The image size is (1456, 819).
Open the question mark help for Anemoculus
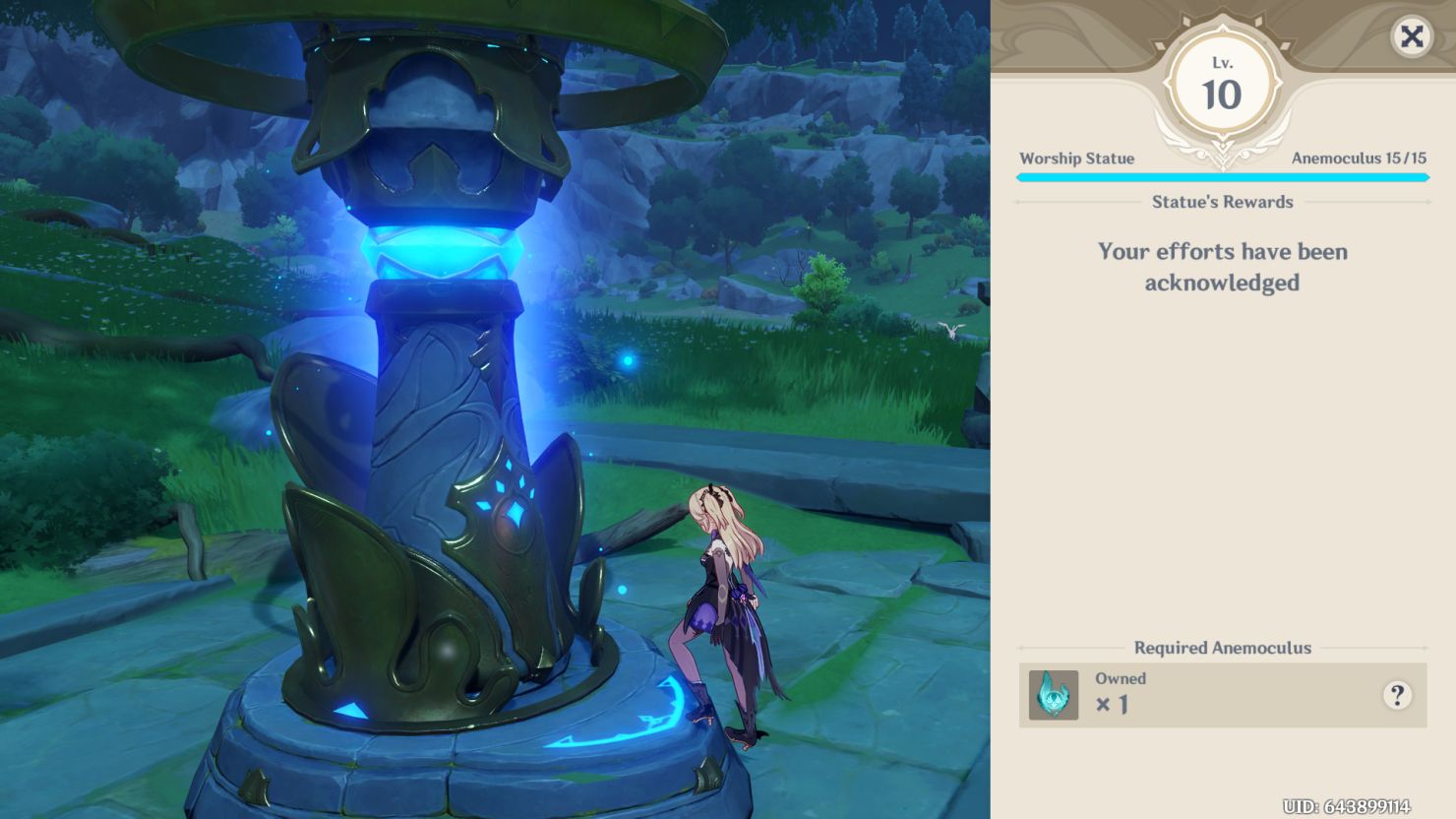(1396, 695)
